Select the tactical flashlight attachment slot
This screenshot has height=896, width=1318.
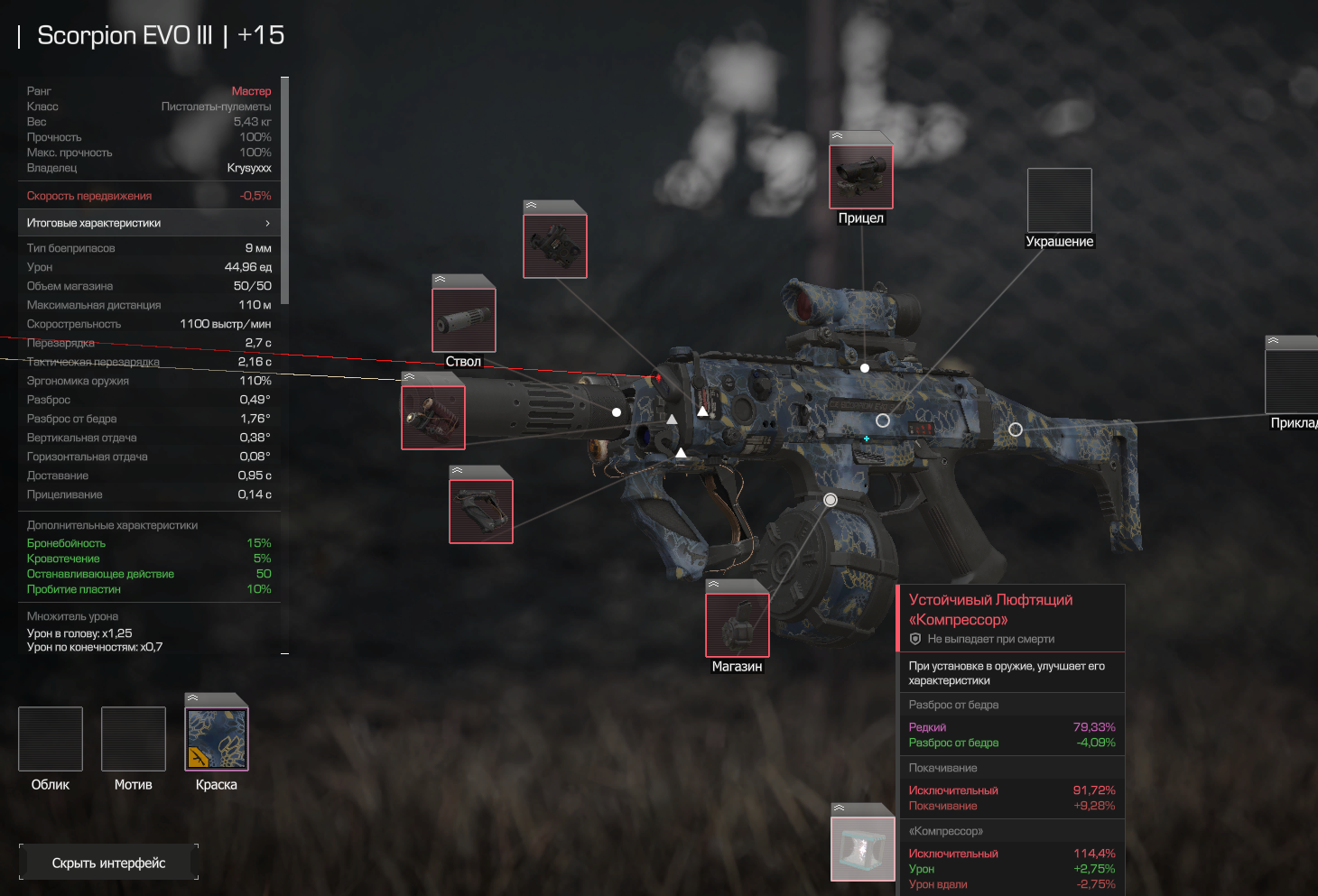pyautogui.click(x=433, y=417)
